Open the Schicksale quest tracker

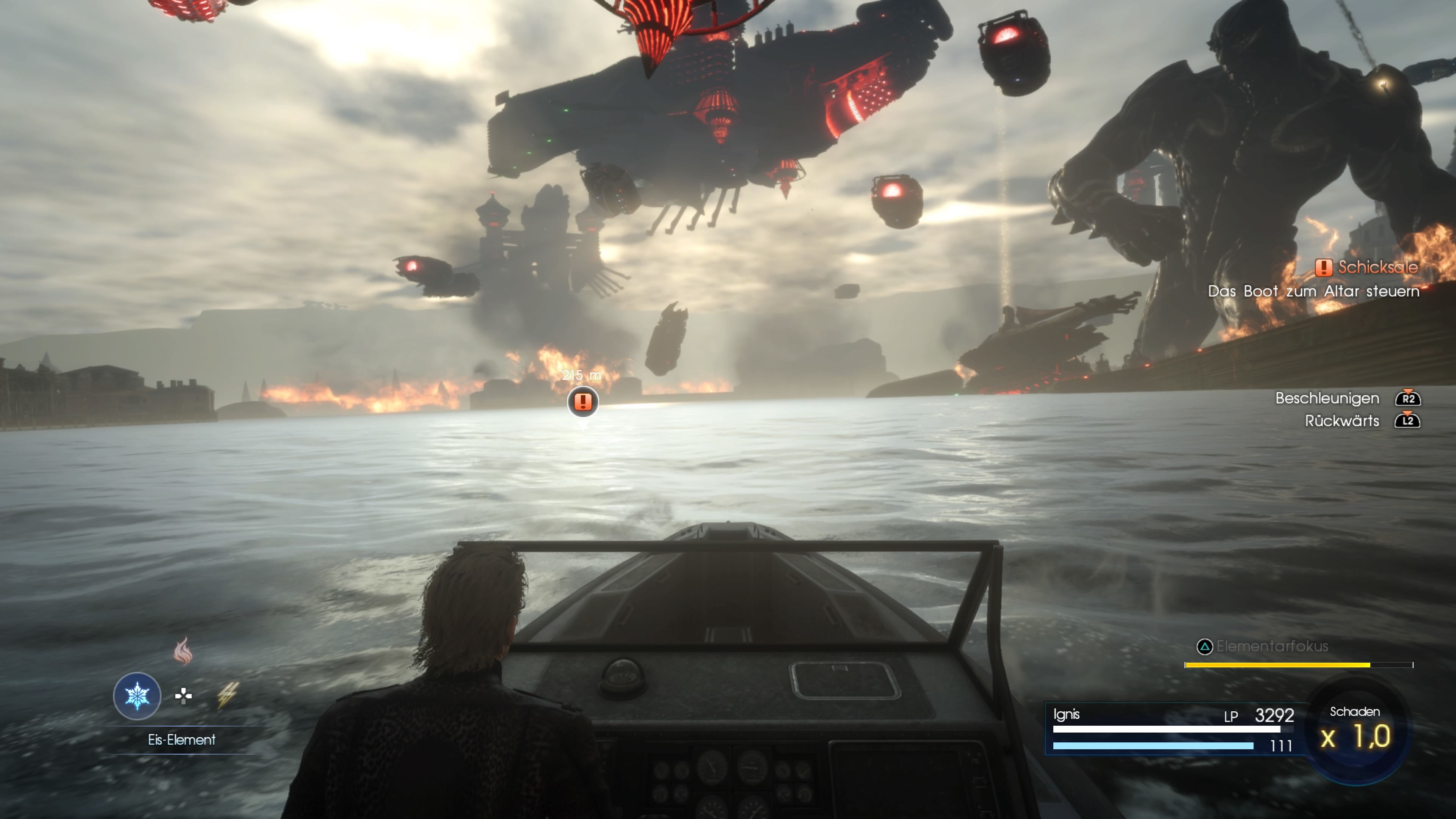click(1367, 267)
